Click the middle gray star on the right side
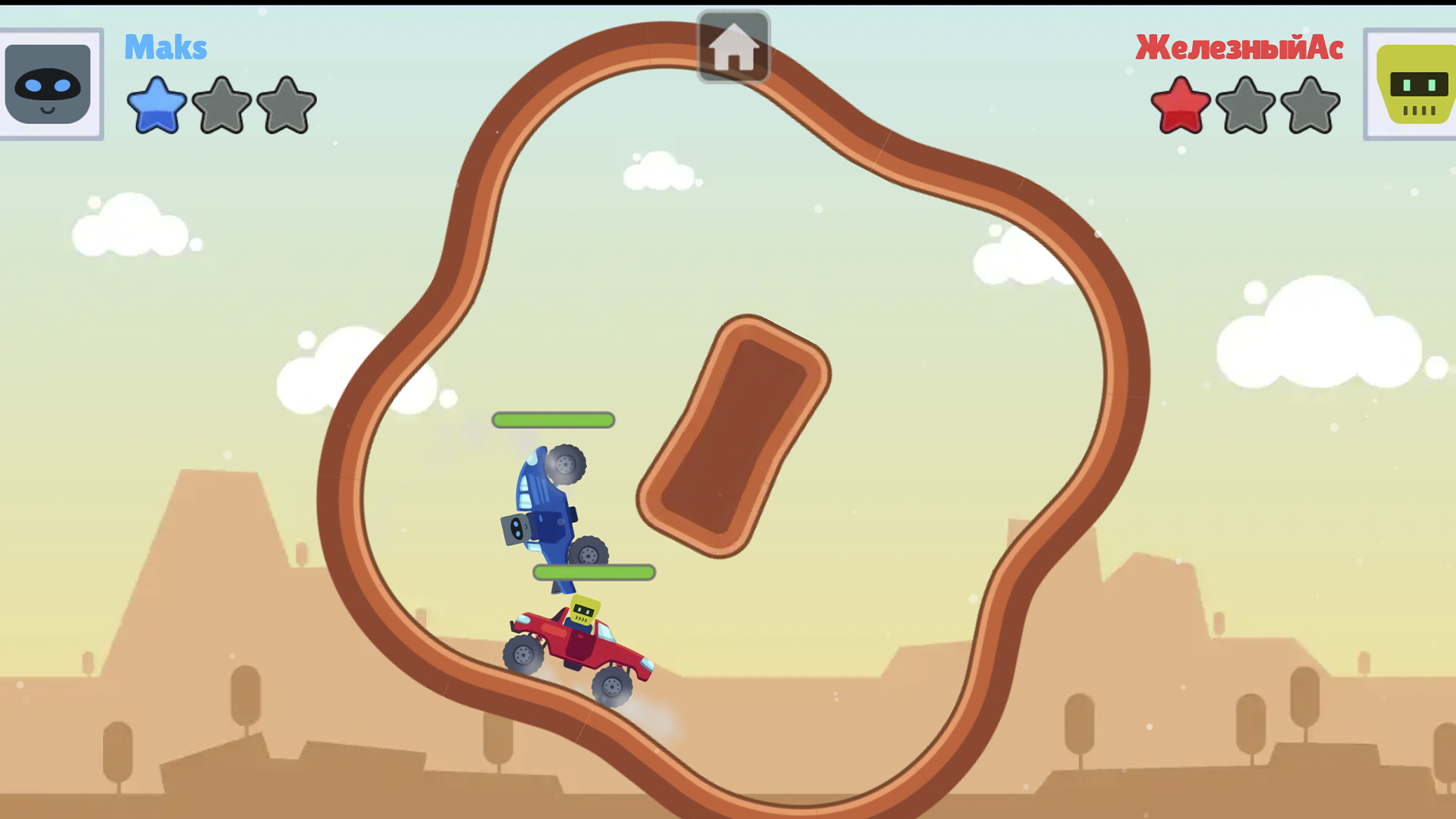Image resolution: width=1456 pixels, height=819 pixels. pos(1246,105)
